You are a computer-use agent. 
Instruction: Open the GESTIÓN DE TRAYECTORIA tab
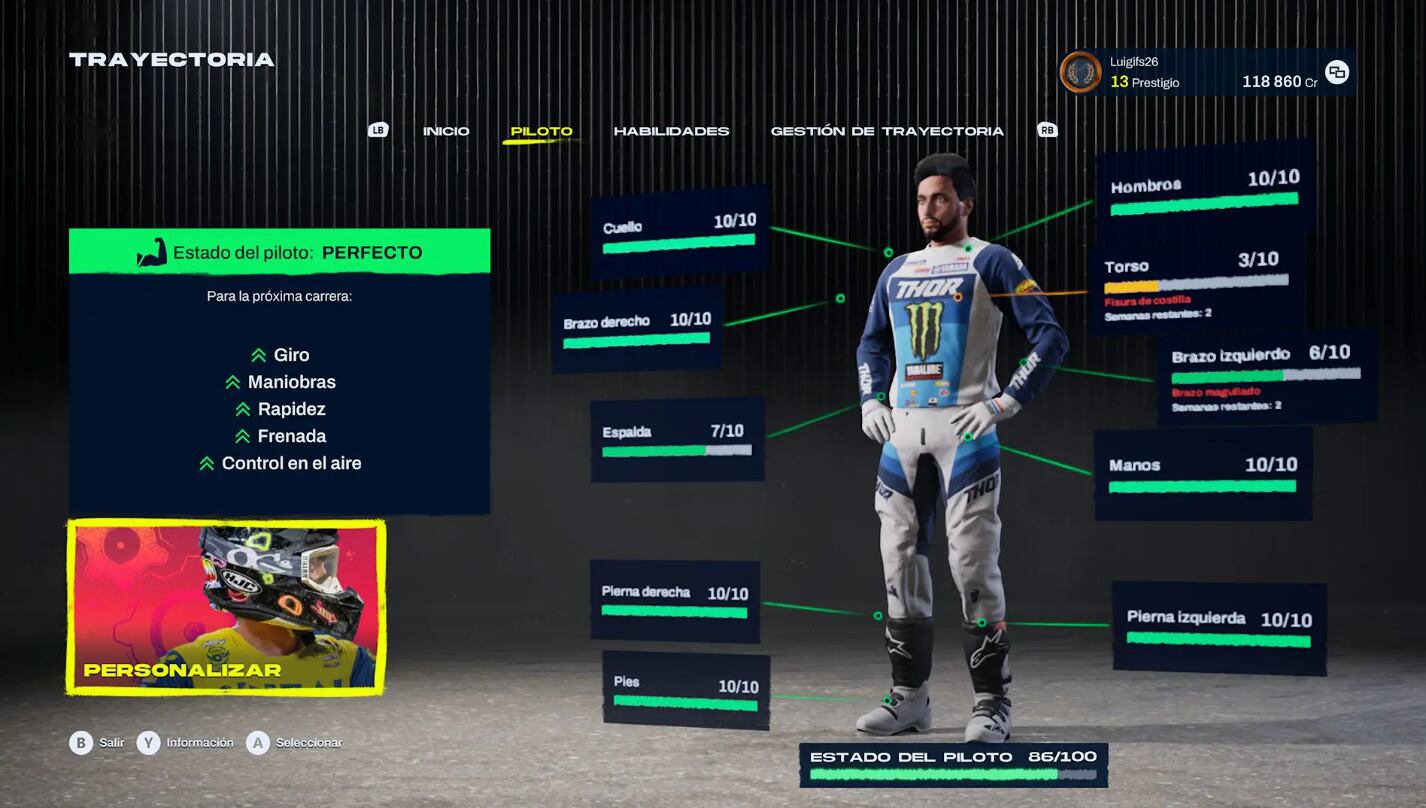[x=887, y=130]
